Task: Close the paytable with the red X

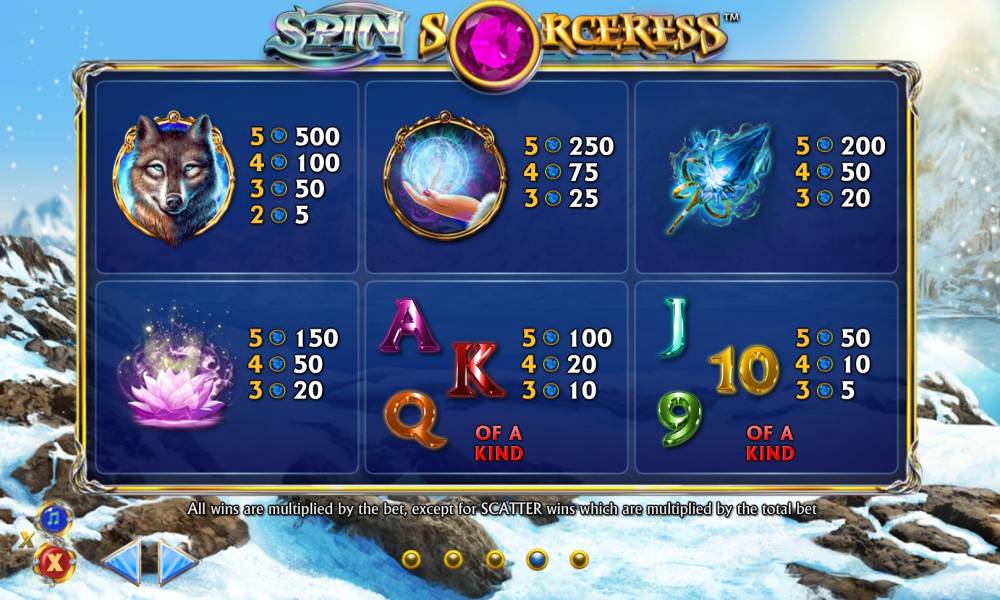Action: [x=53, y=563]
